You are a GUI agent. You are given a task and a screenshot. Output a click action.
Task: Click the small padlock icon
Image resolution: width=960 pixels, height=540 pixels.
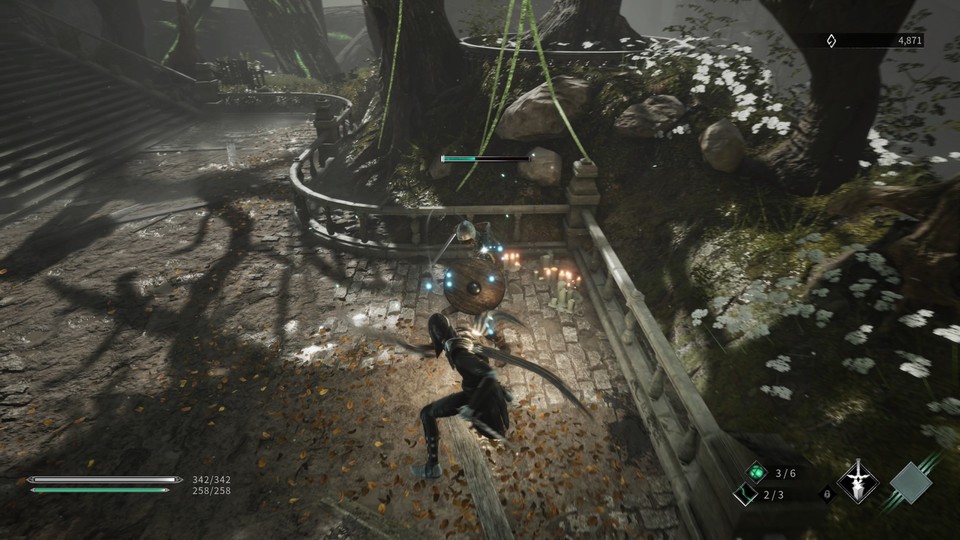pyautogui.click(x=825, y=494)
